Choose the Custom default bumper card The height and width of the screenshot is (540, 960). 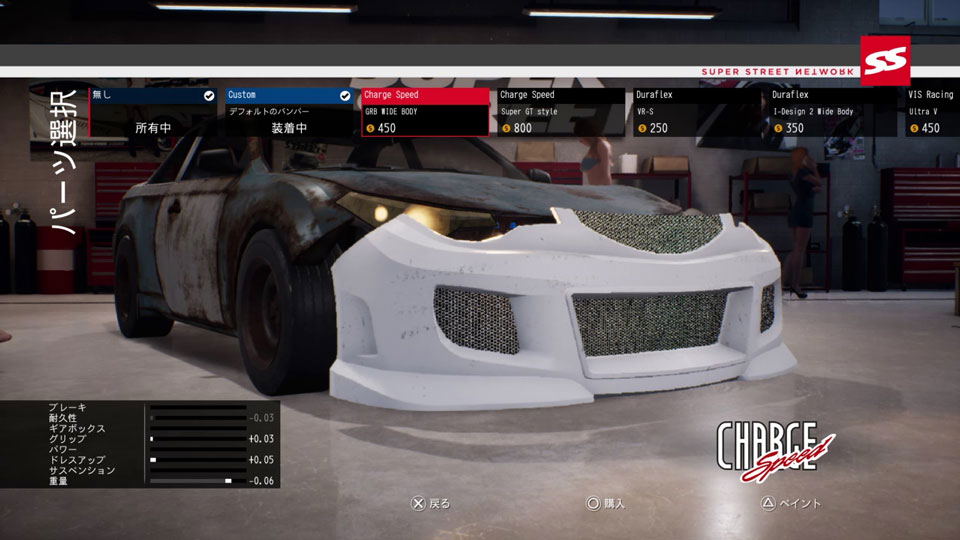point(289,112)
